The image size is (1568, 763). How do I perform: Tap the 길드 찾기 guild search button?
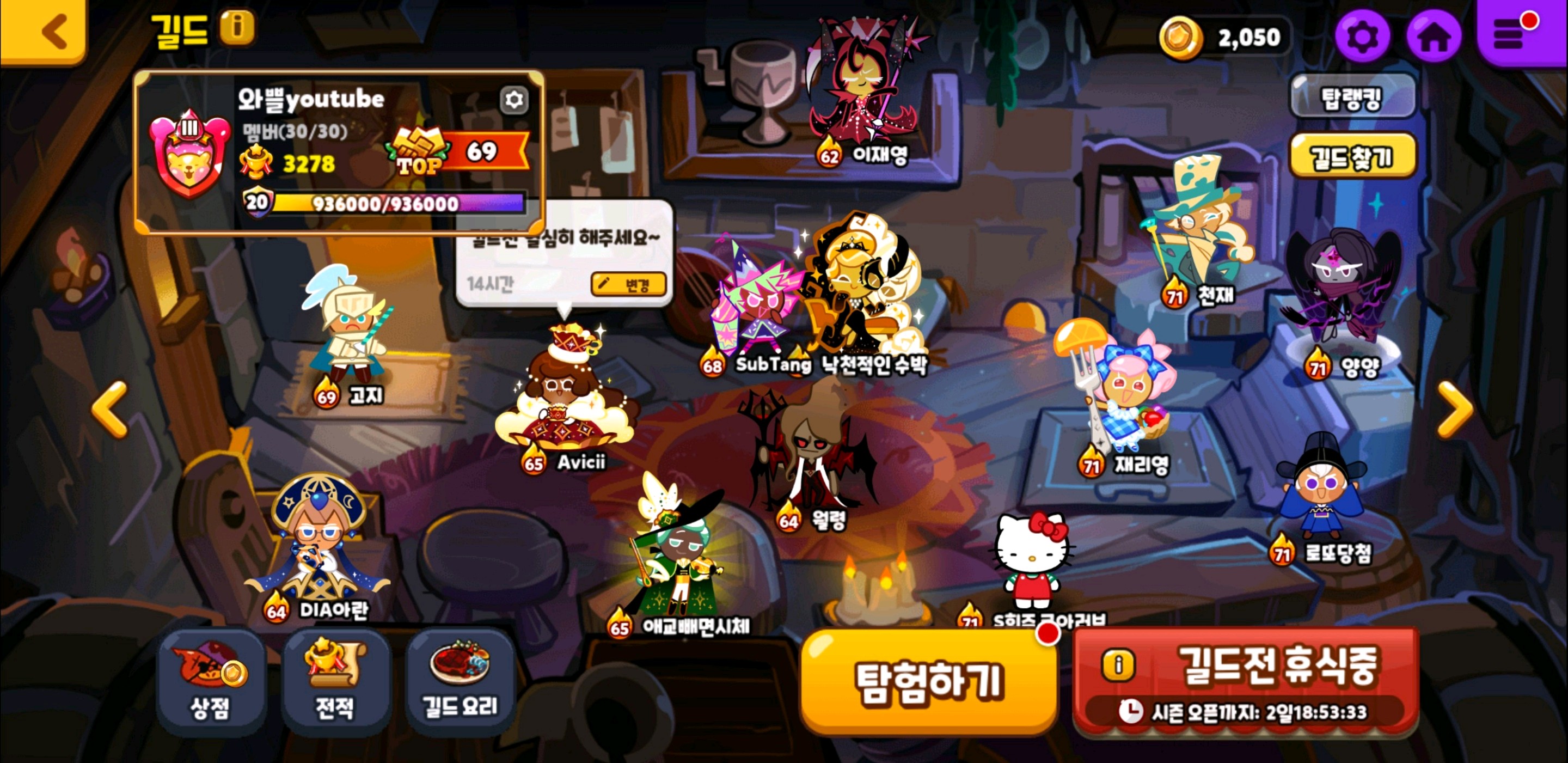tap(1352, 157)
